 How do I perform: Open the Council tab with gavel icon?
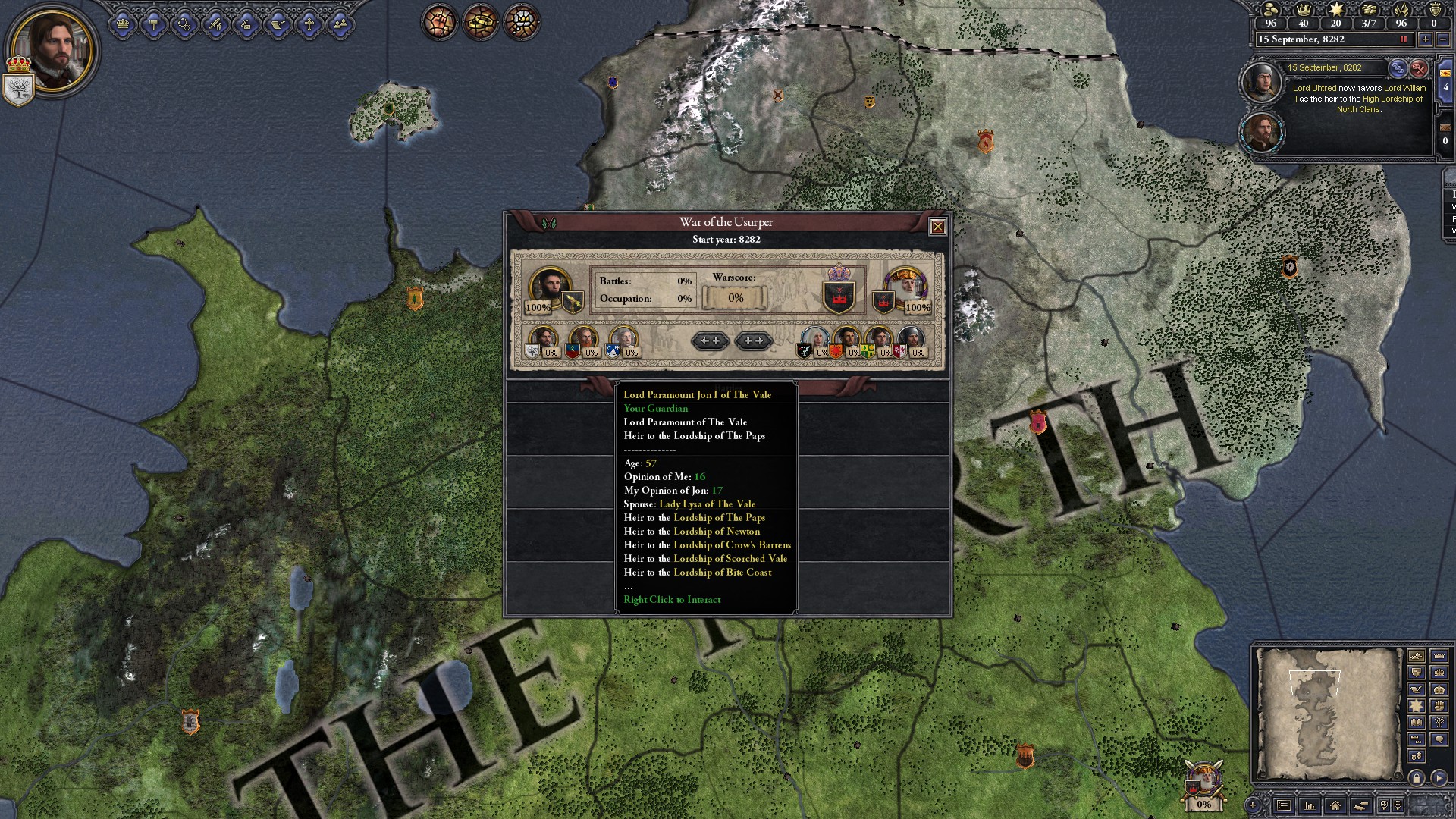pyautogui.click(x=154, y=25)
